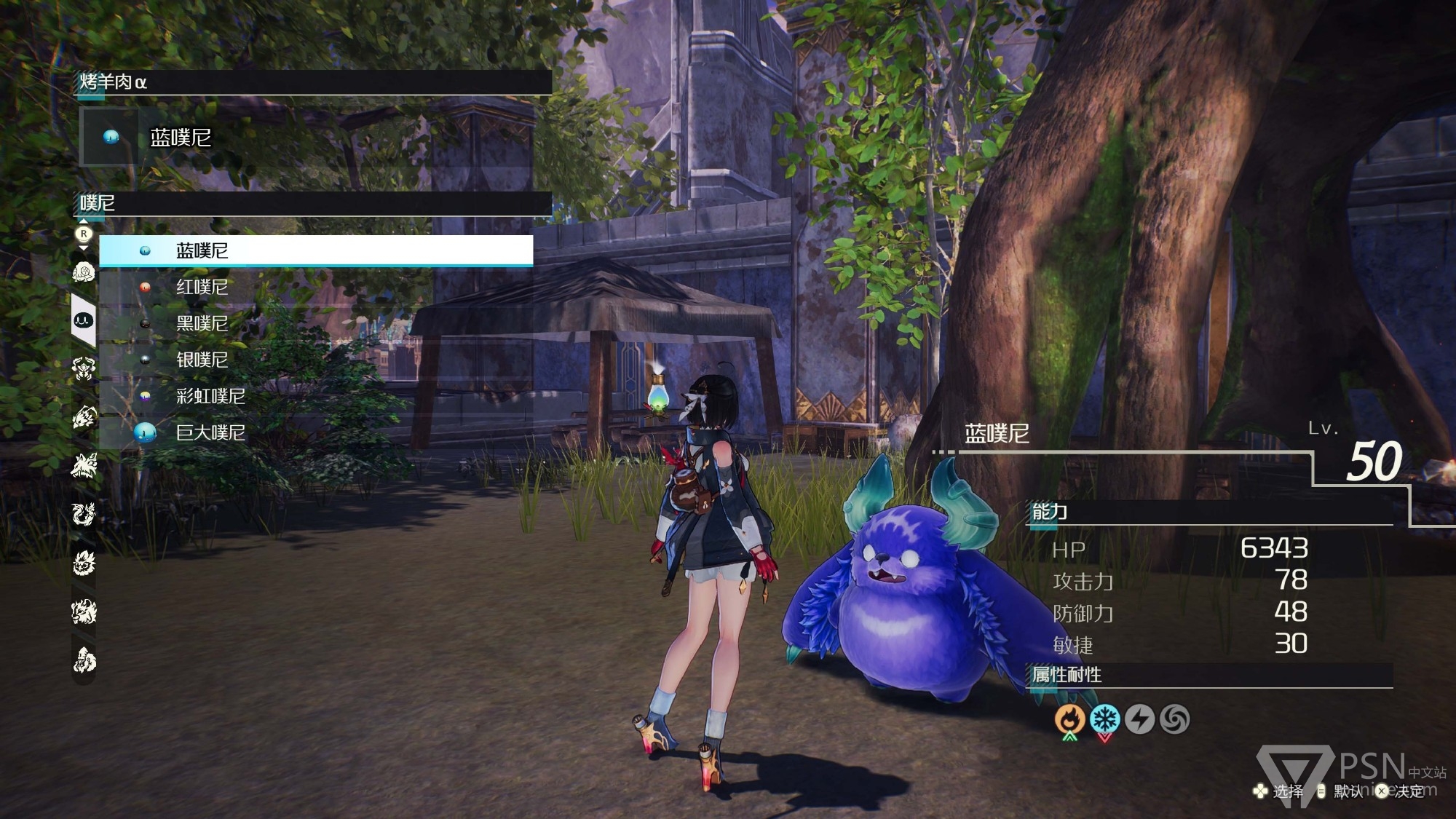Switch to the flower monster category tab

[x=84, y=272]
